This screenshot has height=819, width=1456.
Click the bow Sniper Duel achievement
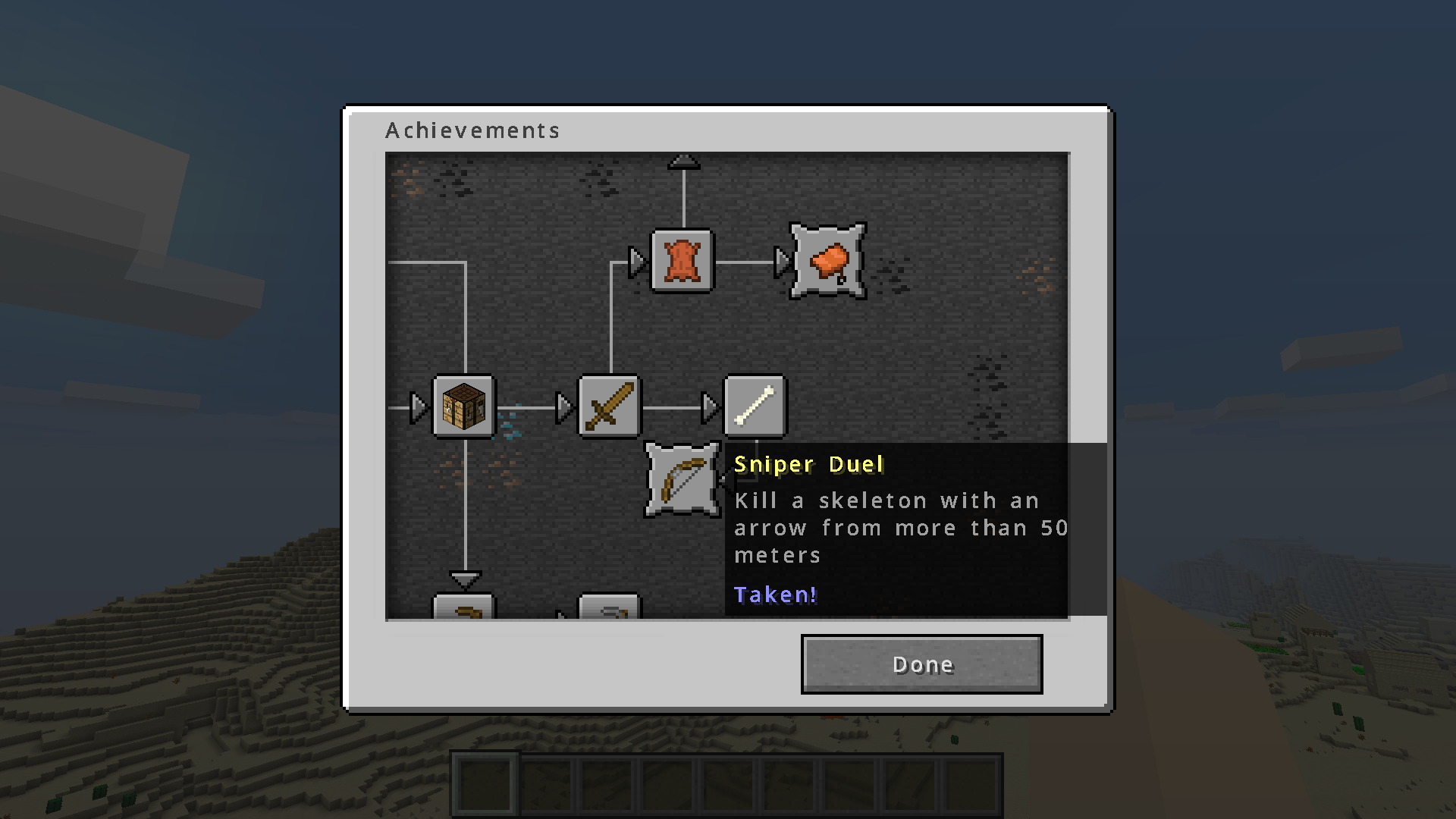pos(682,480)
